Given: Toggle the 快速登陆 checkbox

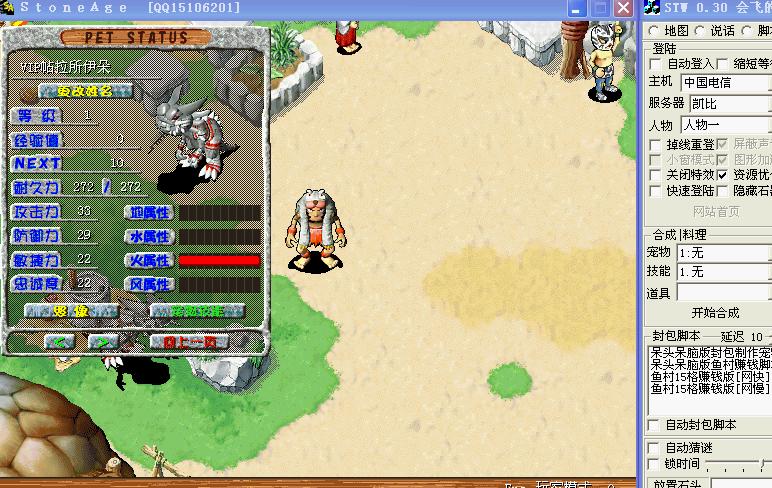Looking at the screenshot, I should [657, 191].
